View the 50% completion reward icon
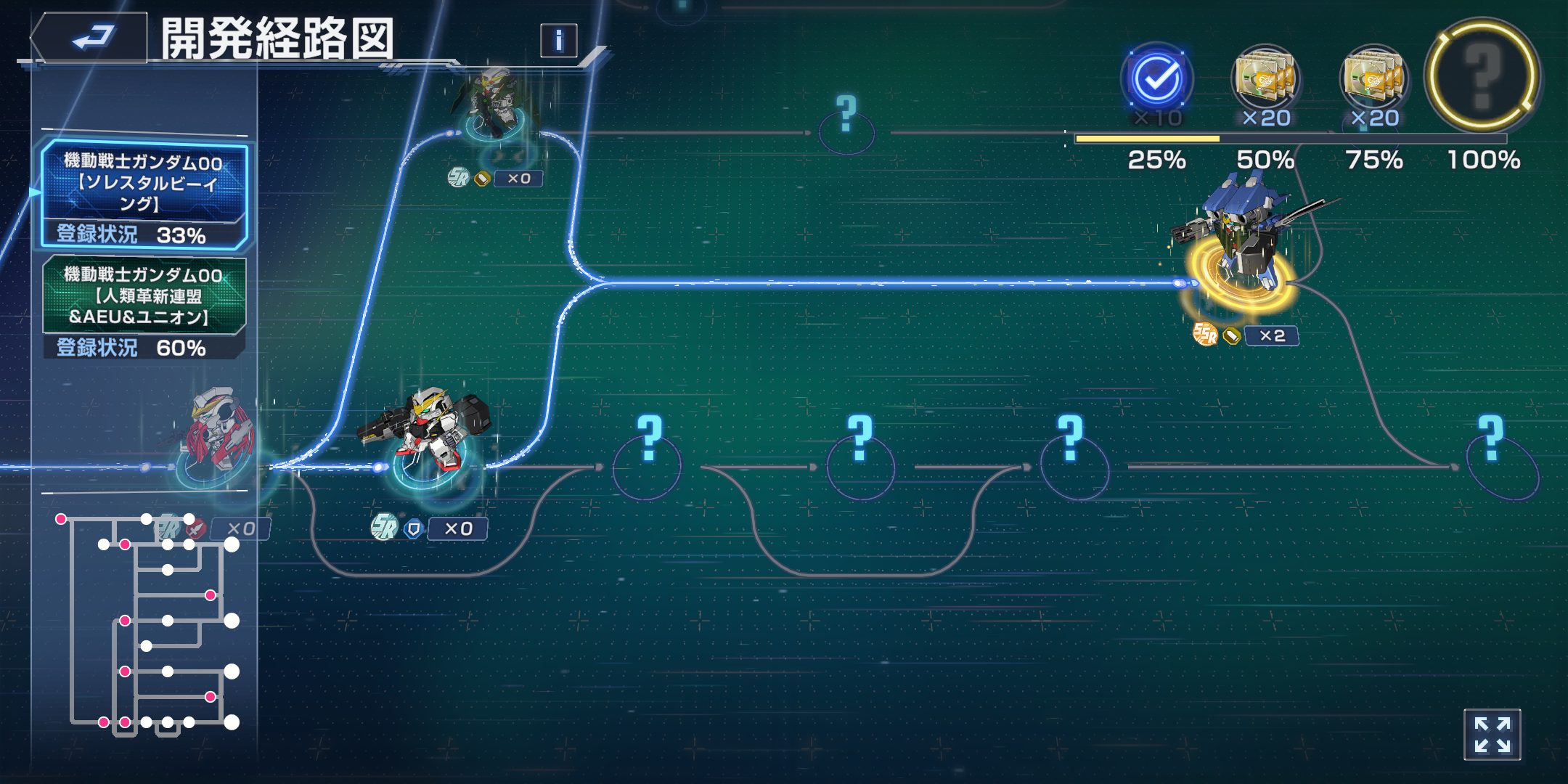The height and width of the screenshot is (784, 1568). tap(1265, 80)
